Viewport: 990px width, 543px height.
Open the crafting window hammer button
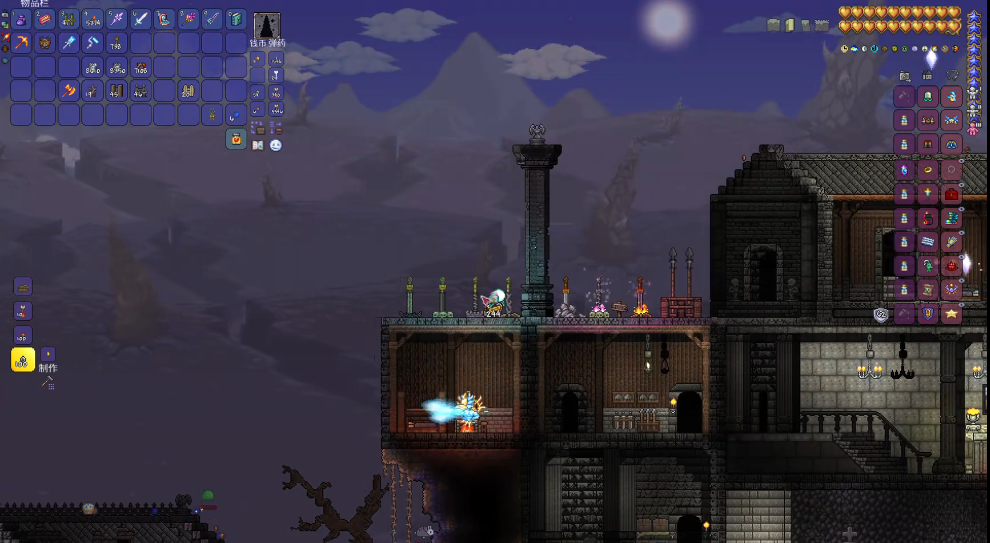pos(47,382)
